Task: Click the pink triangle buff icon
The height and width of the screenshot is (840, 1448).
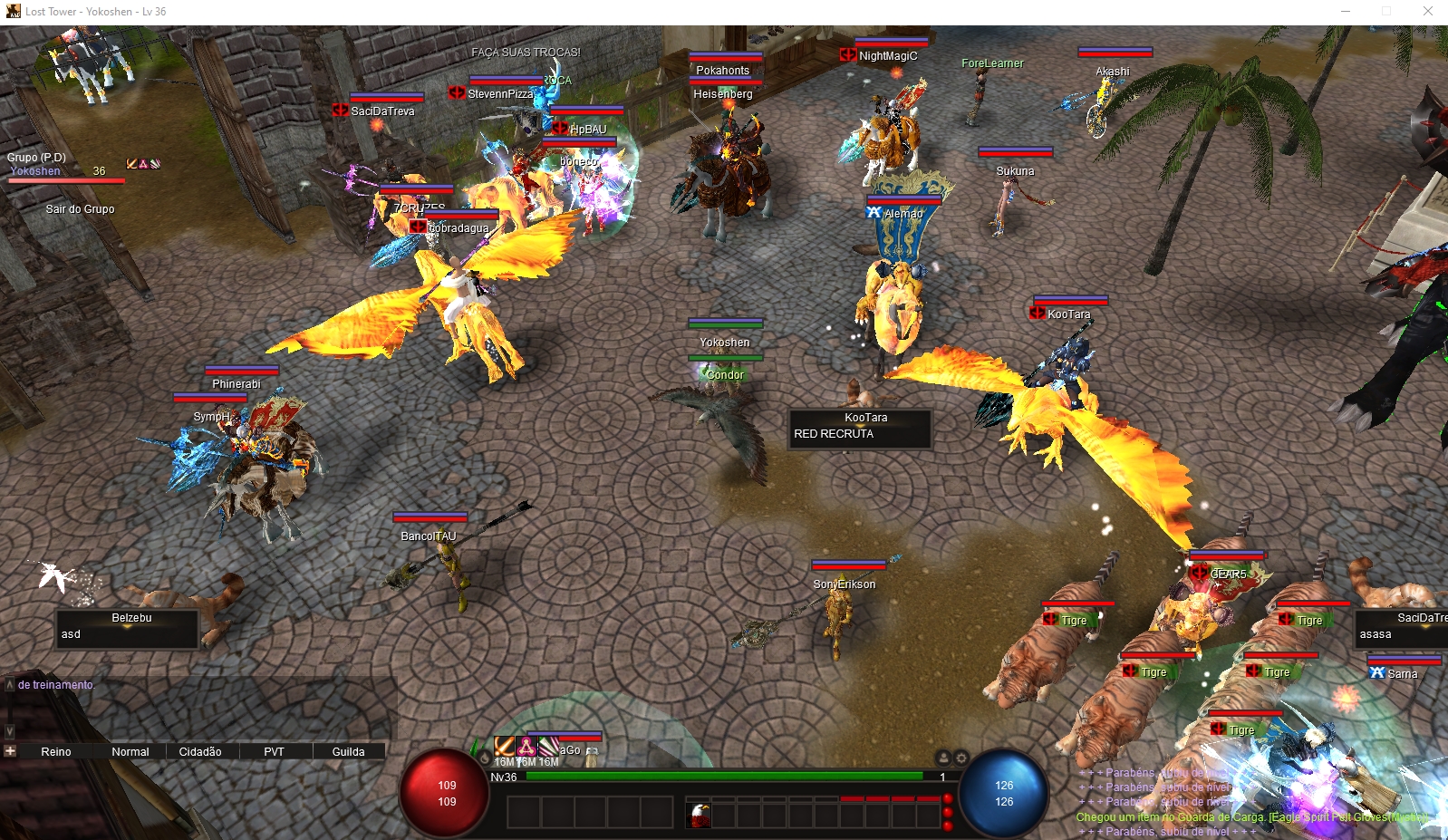Action: (526, 747)
